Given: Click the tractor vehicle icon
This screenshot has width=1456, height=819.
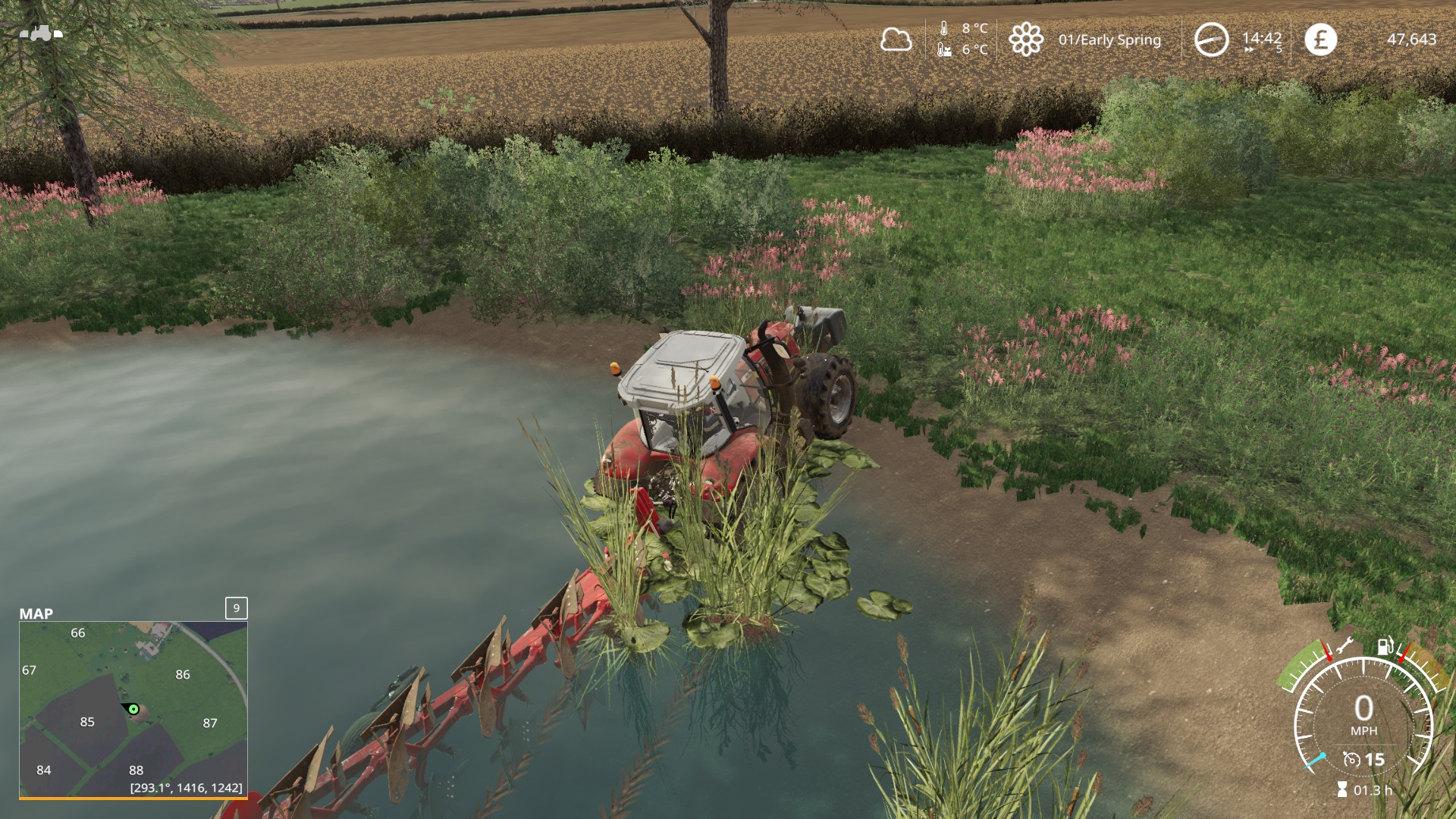Looking at the screenshot, I should point(41,33).
